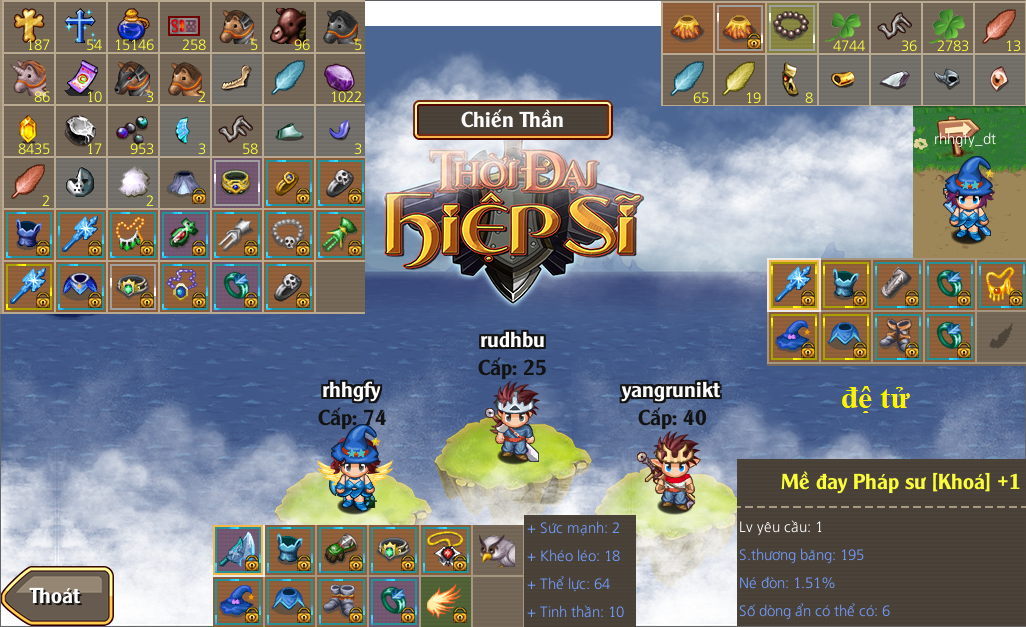Choose the wizard character rhhgfy
The image size is (1026, 627).
351,468
